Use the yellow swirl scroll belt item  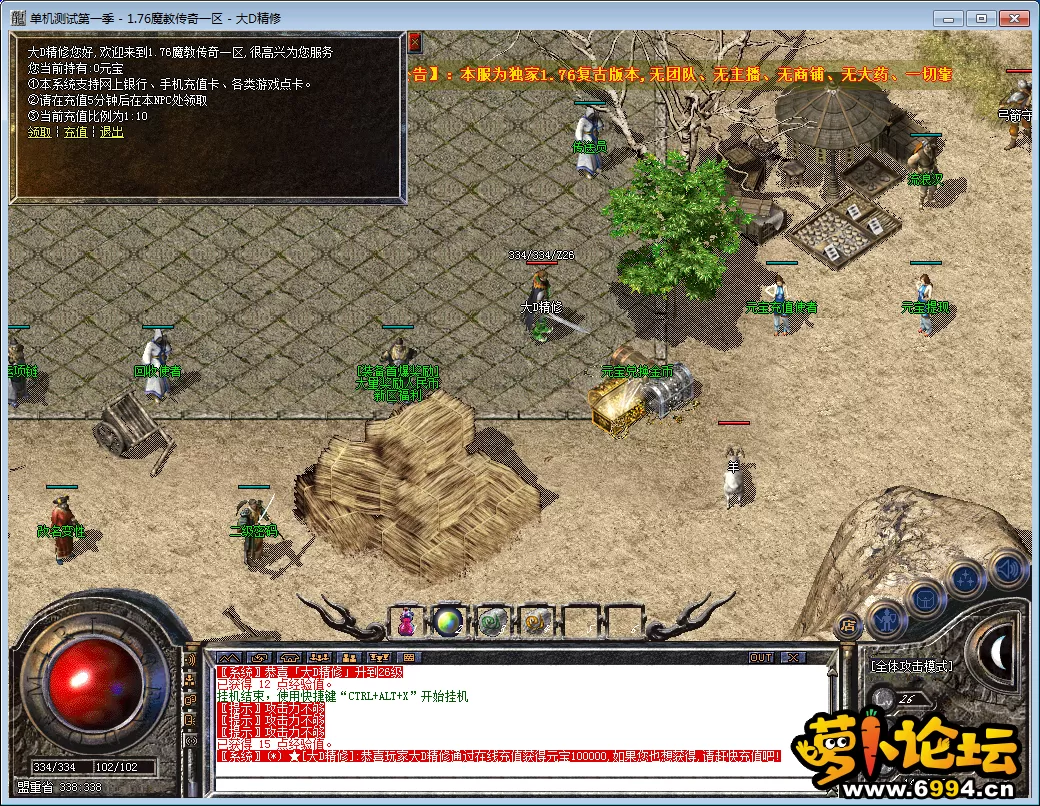(534, 621)
